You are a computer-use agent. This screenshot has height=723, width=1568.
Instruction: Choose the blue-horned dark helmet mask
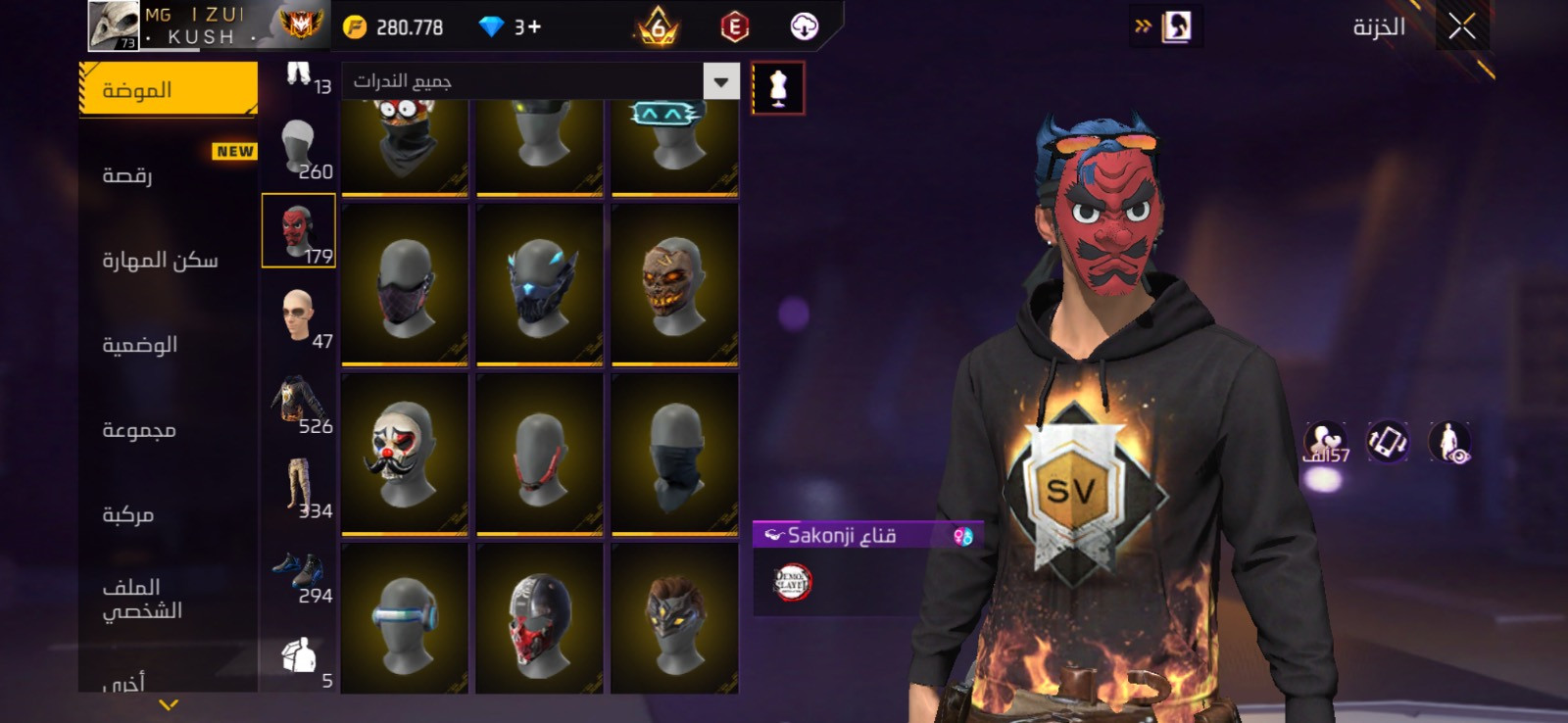539,285
